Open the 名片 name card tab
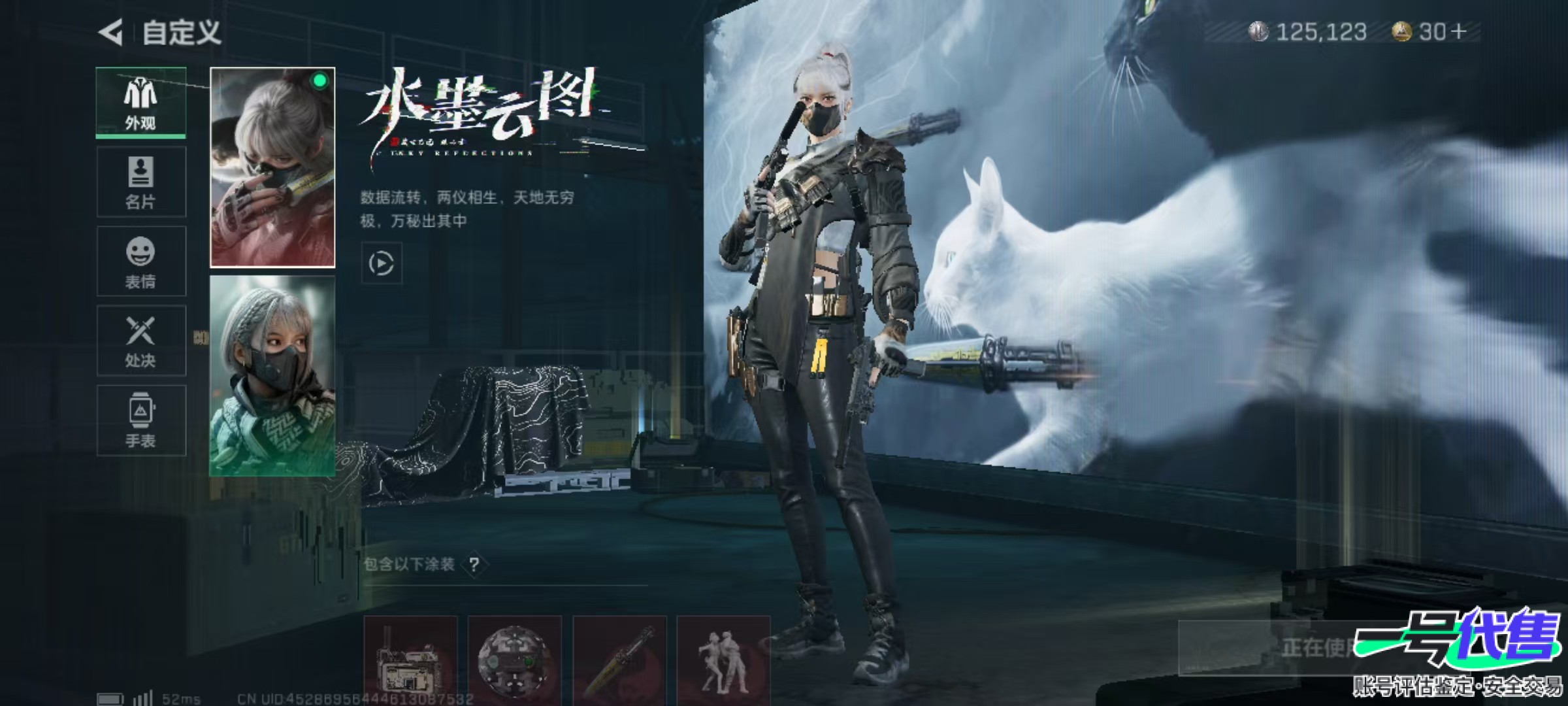This screenshot has height=706, width=1568. (140, 182)
